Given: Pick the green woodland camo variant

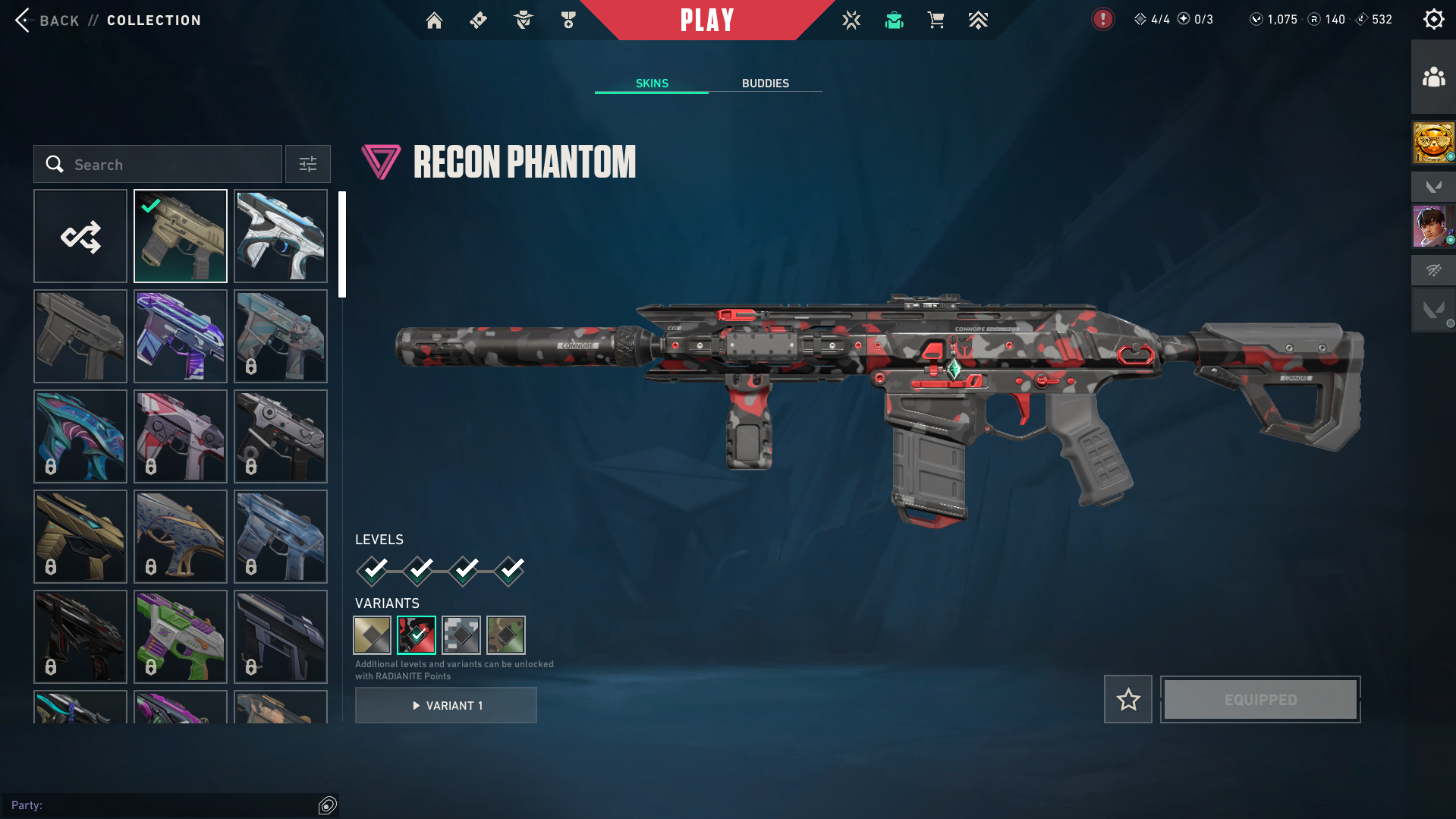Looking at the screenshot, I should click(x=506, y=635).
